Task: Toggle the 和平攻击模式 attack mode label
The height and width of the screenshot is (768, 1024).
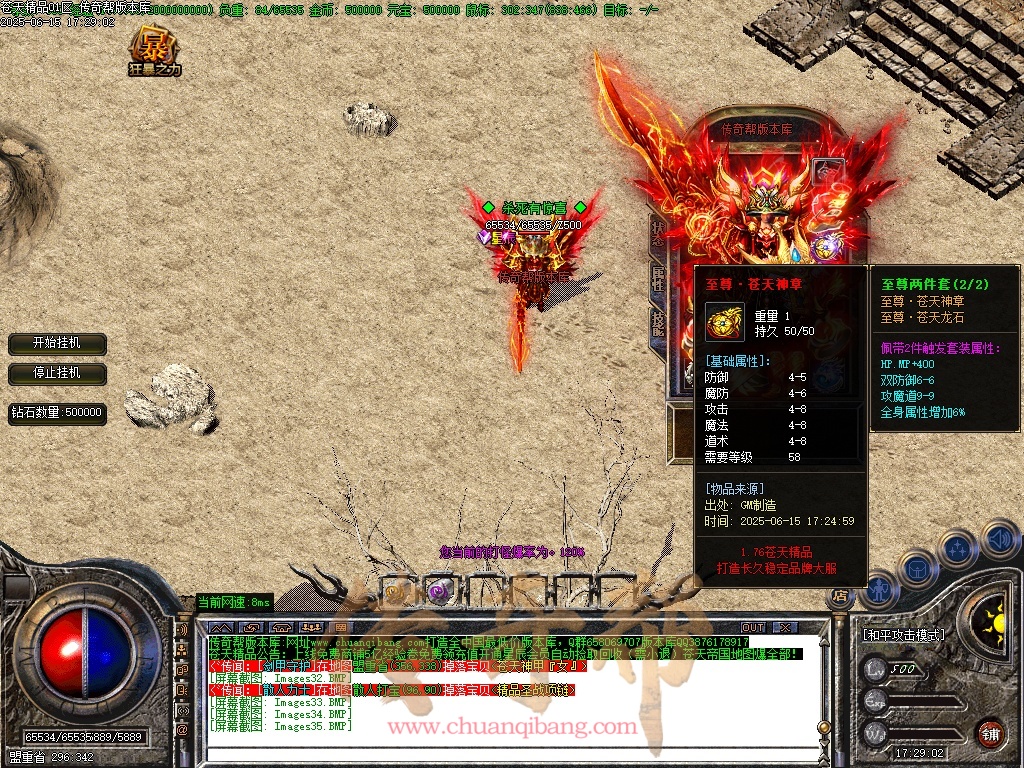Action: tap(903, 634)
